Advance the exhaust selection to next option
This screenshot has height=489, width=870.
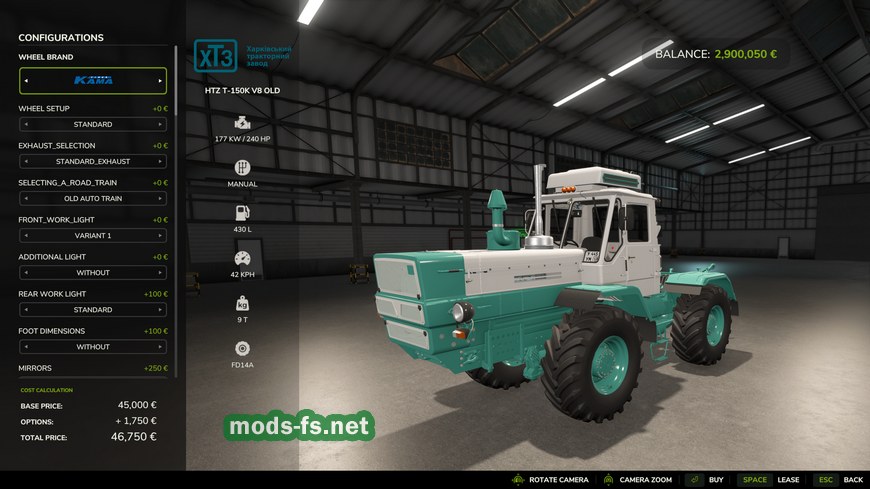(160, 162)
